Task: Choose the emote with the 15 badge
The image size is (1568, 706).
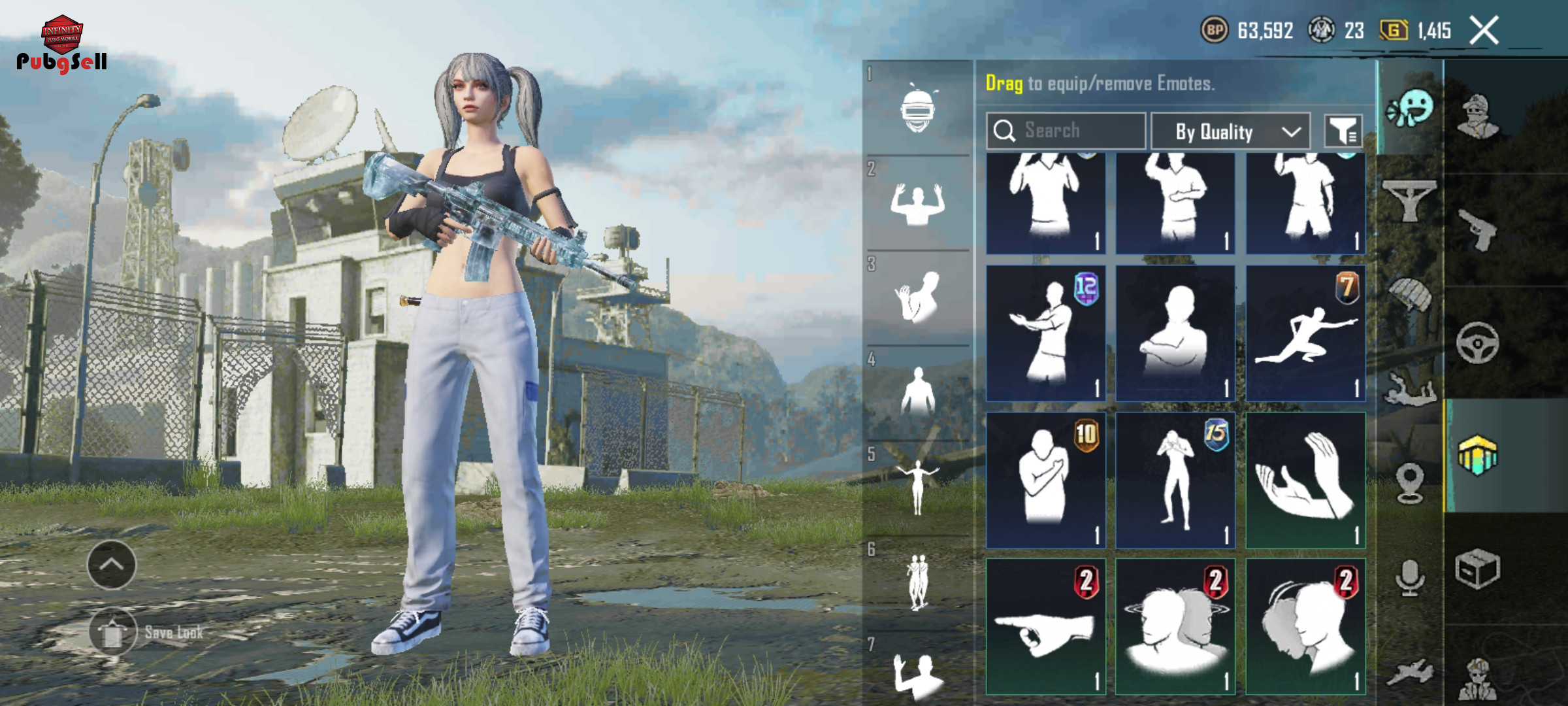Action: (x=1175, y=480)
